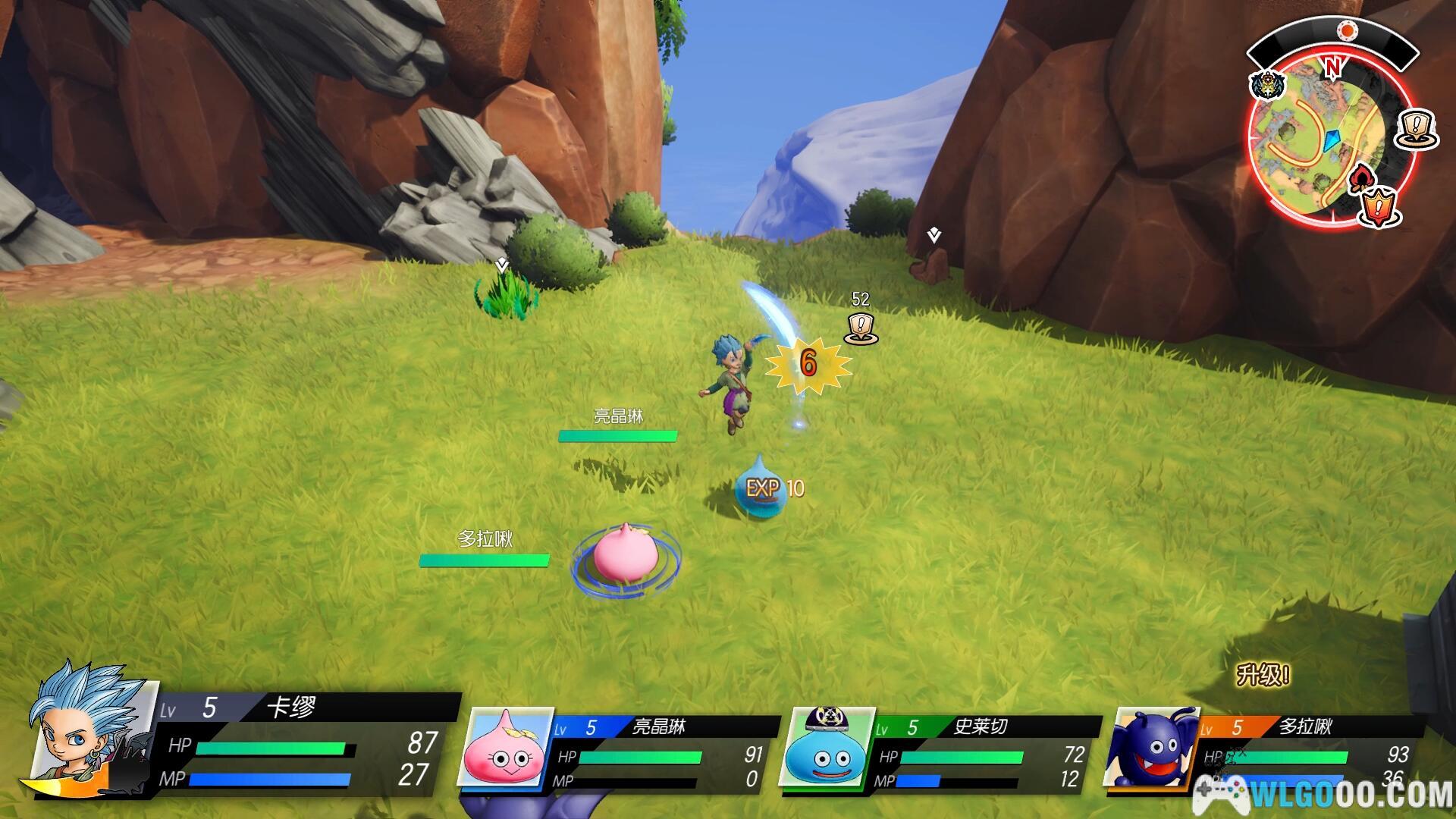Select the orange exclamation quest marker on minimap
The height and width of the screenshot is (819, 1456).
click(x=1379, y=206)
